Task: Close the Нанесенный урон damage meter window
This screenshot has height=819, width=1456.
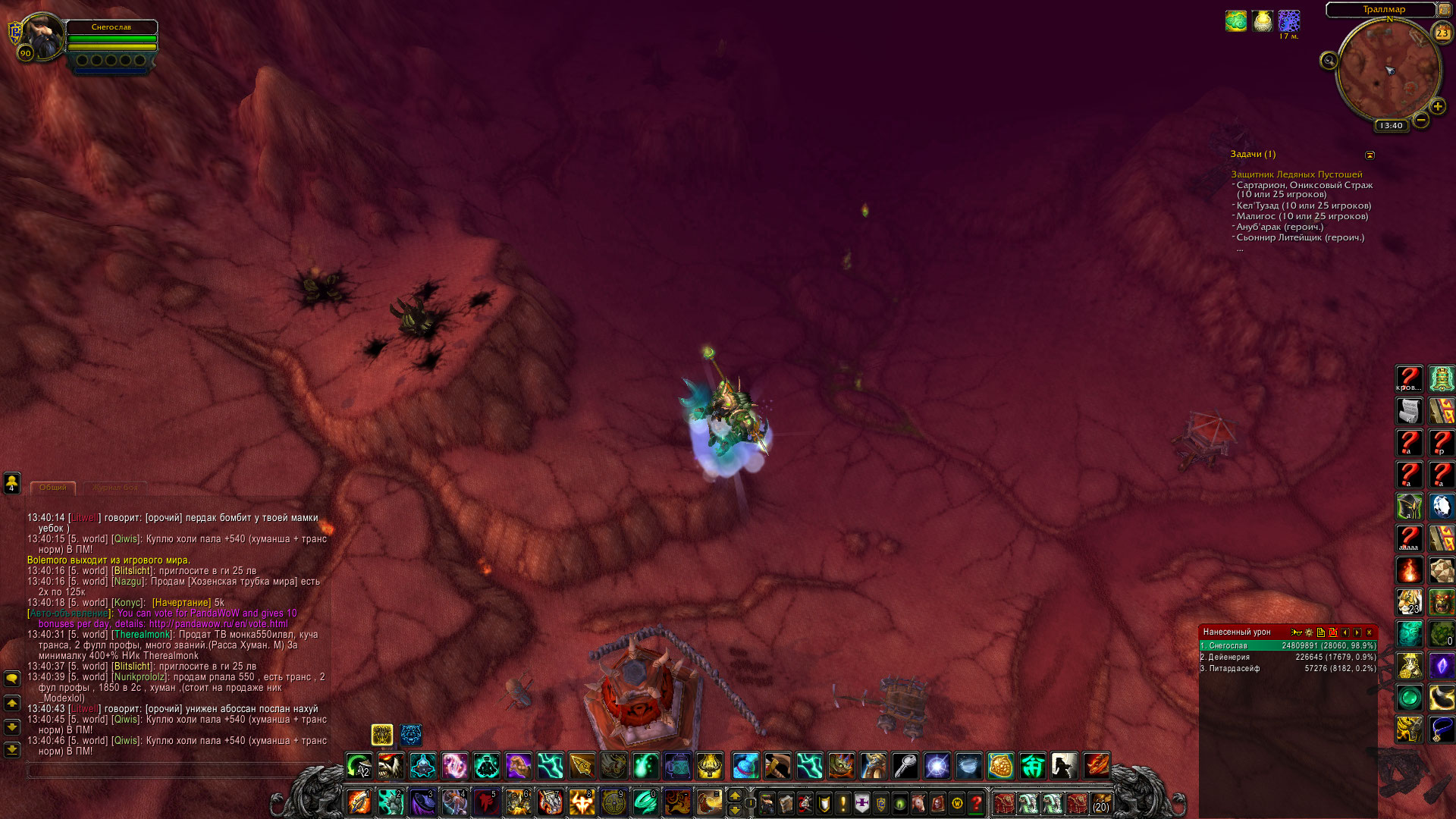Action: tap(1369, 632)
